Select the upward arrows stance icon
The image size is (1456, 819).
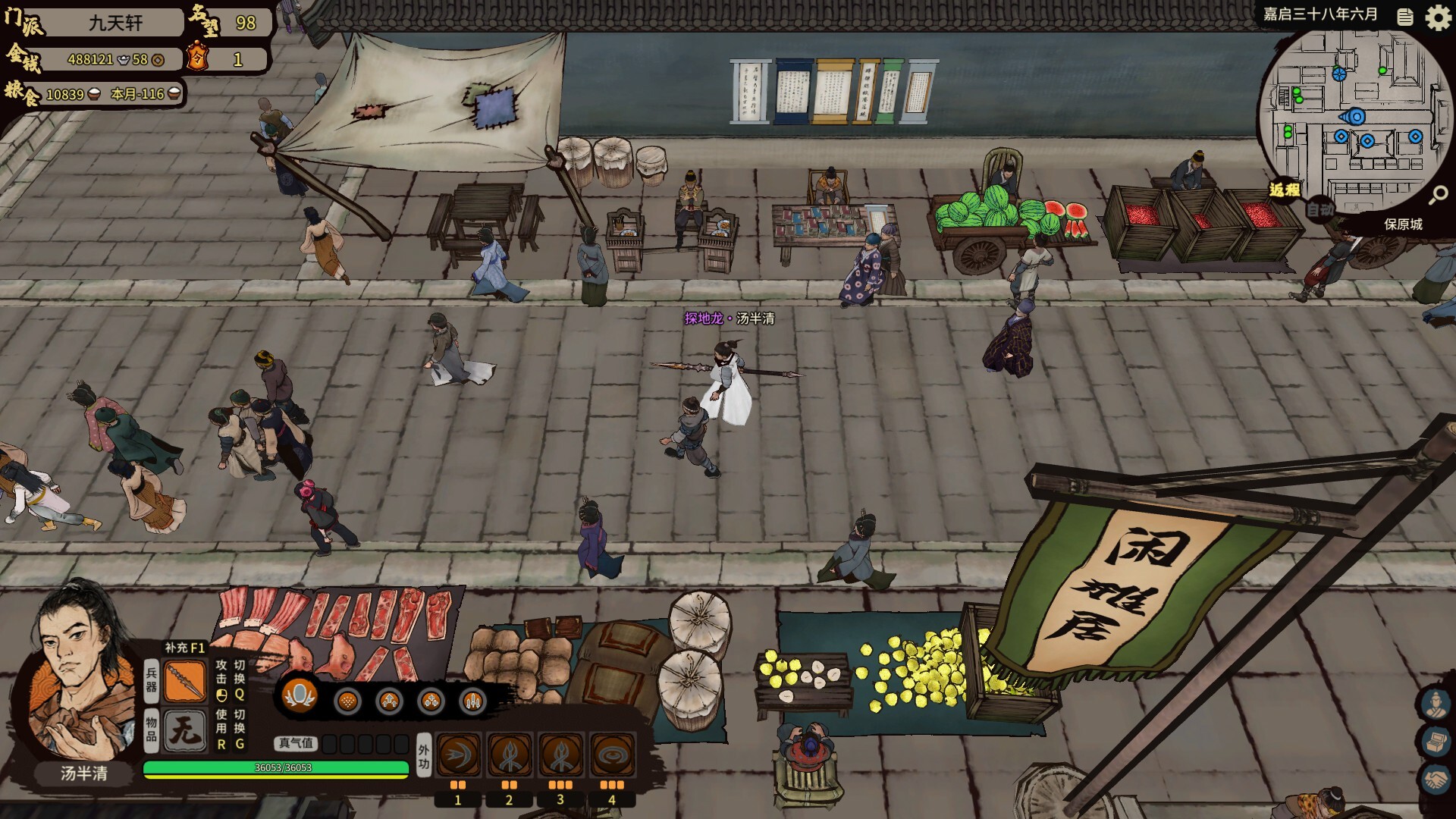click(389, 701)
